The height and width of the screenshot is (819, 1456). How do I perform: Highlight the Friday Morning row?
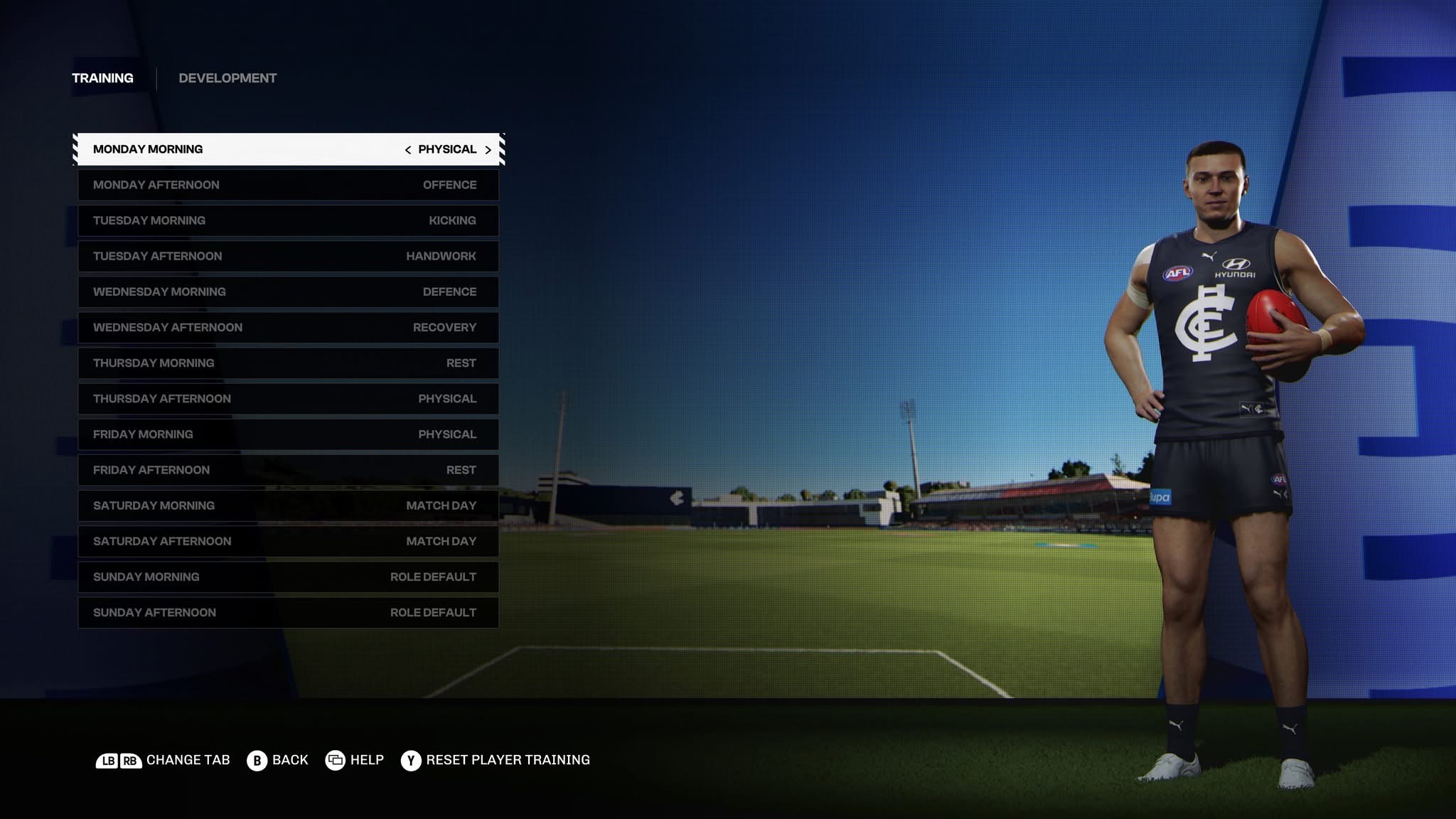[288, 434]
